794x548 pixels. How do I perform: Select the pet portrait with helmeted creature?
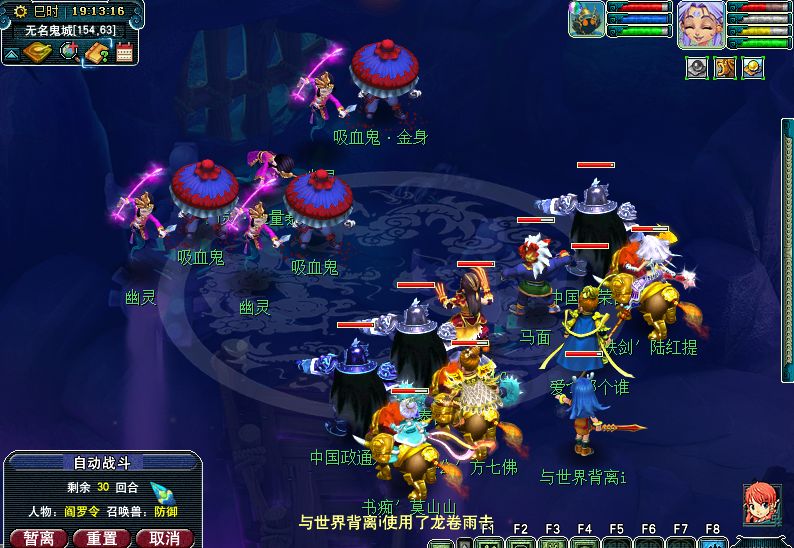point(586,19)
